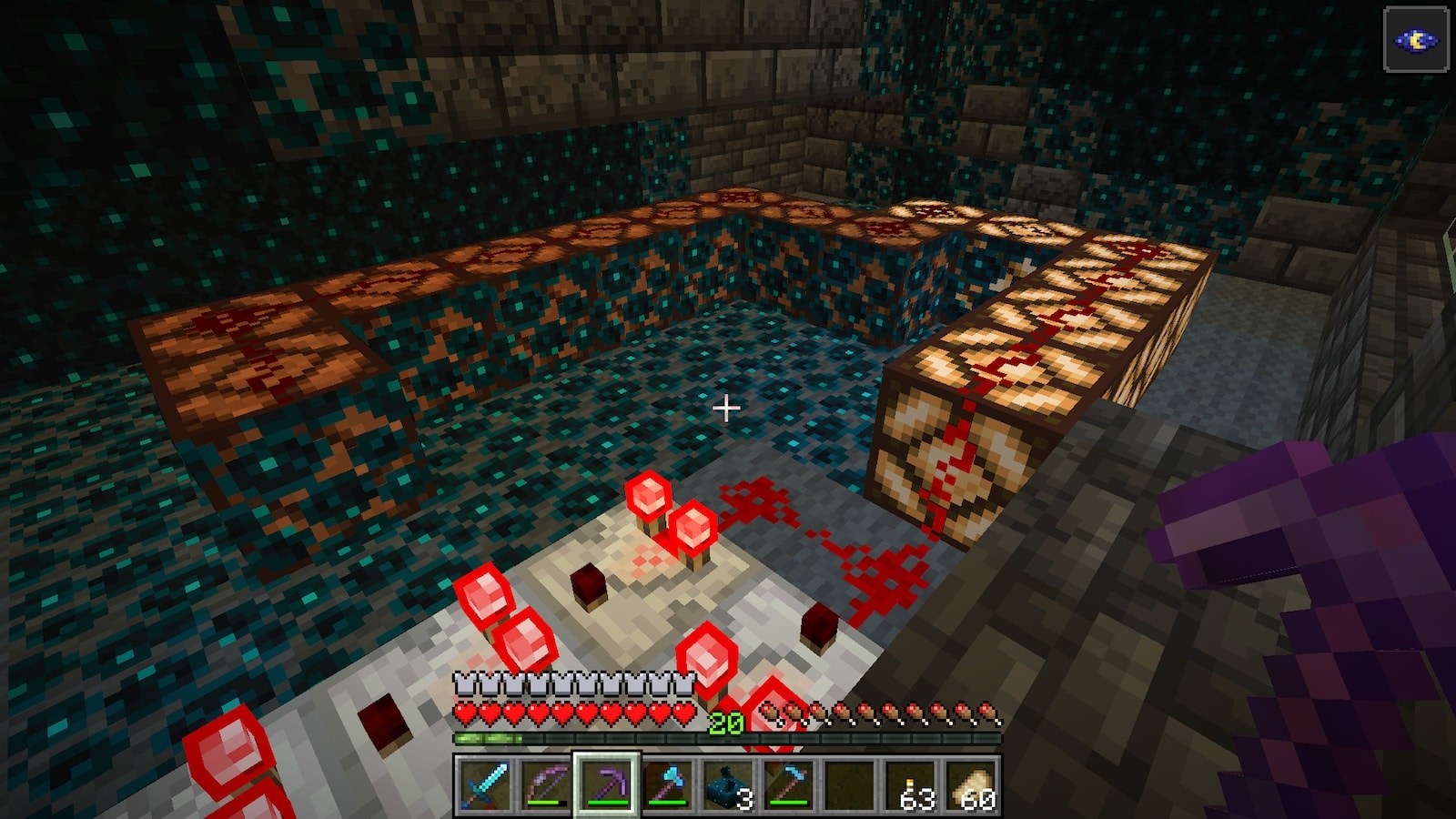Switch to the diamond hoe slot
This screenshot has height=819, width=1456.
pyautogui.click(x=789, y=784)
